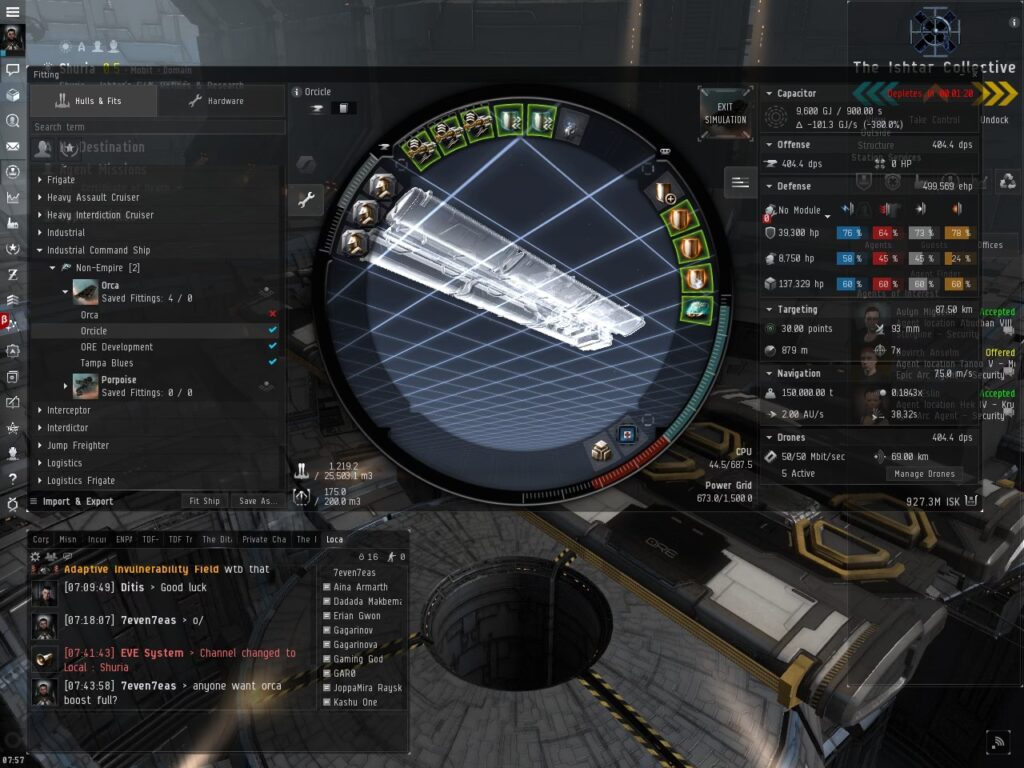
Task: Open the Manage Drones window
Action: coord(923,473)
